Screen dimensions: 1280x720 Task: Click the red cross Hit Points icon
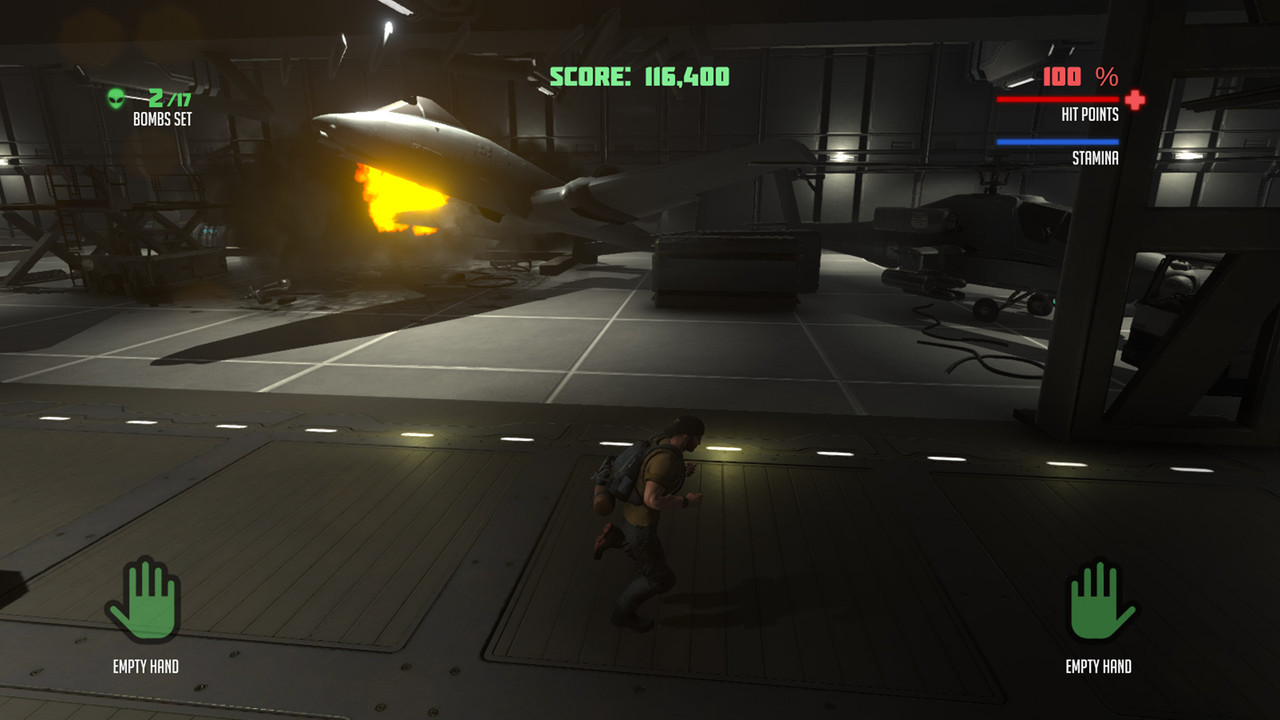coord(1134,99)
